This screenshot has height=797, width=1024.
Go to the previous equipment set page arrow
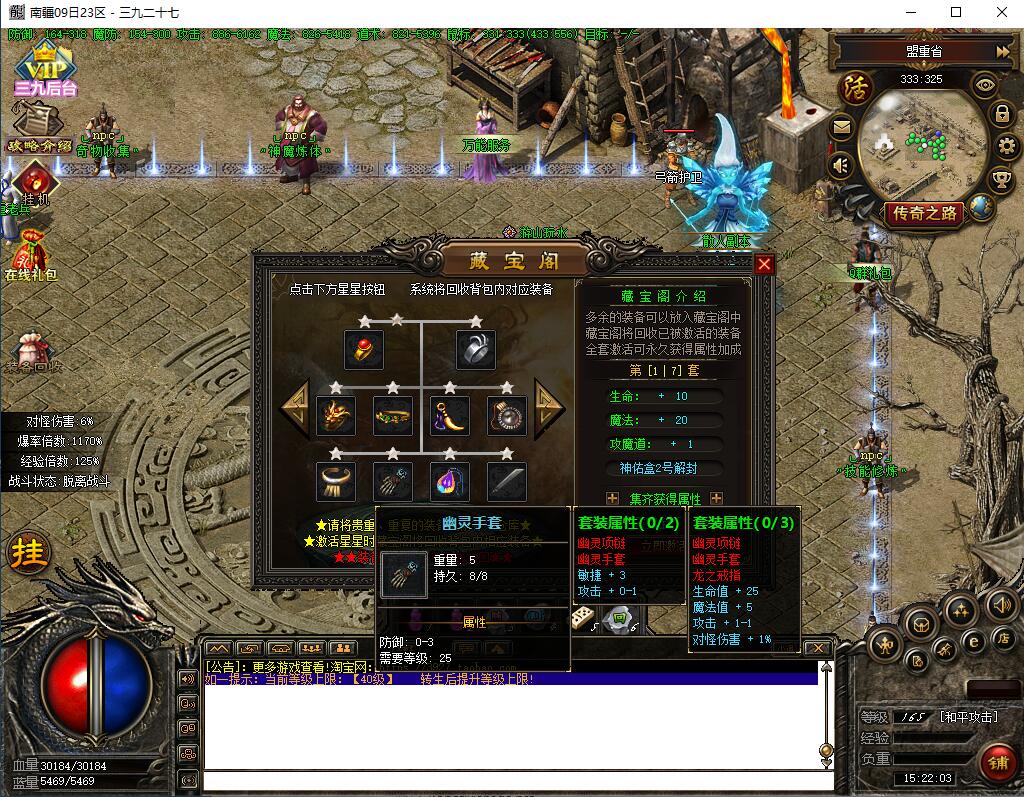click(295, 407)
